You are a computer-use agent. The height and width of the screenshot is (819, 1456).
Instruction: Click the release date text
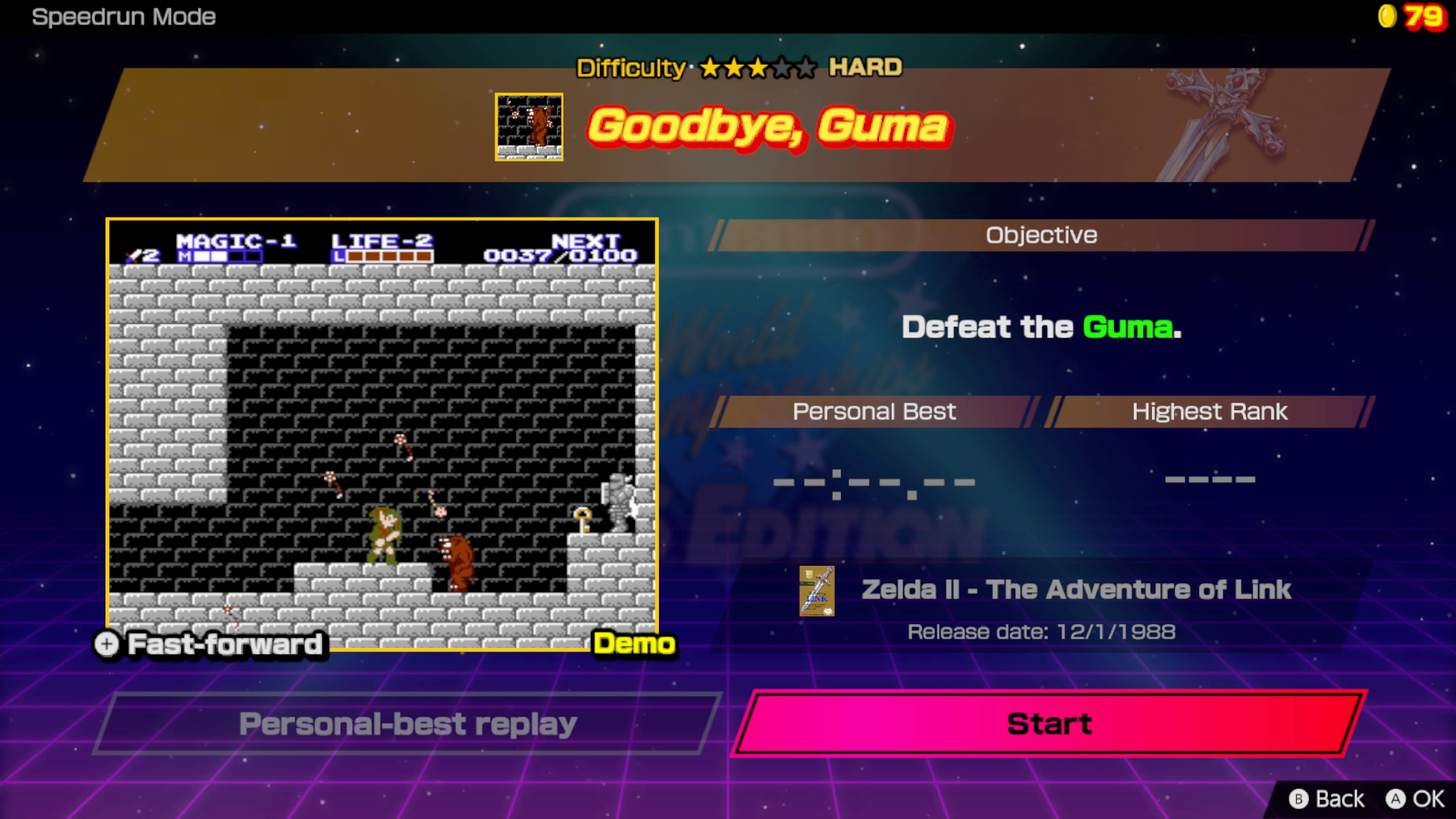coord(1041,630)
